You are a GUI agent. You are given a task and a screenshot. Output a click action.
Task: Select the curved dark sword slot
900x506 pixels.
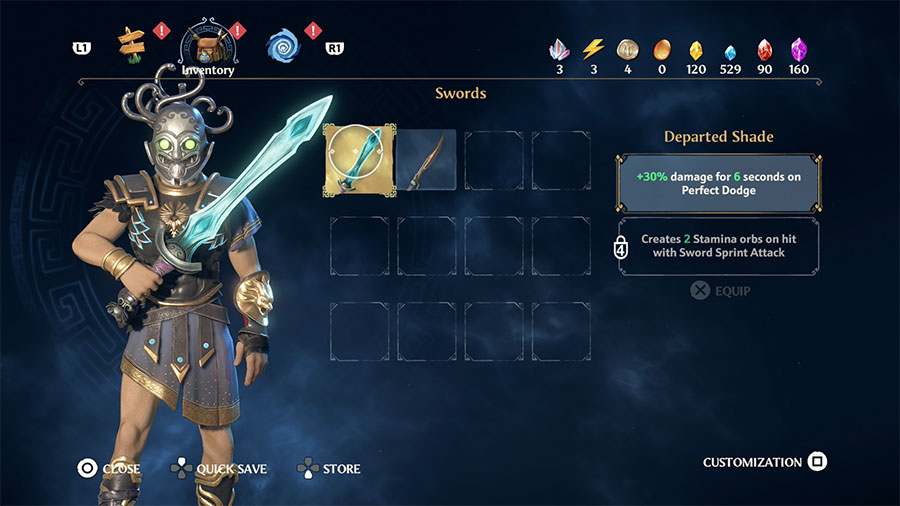coord(427,160)
